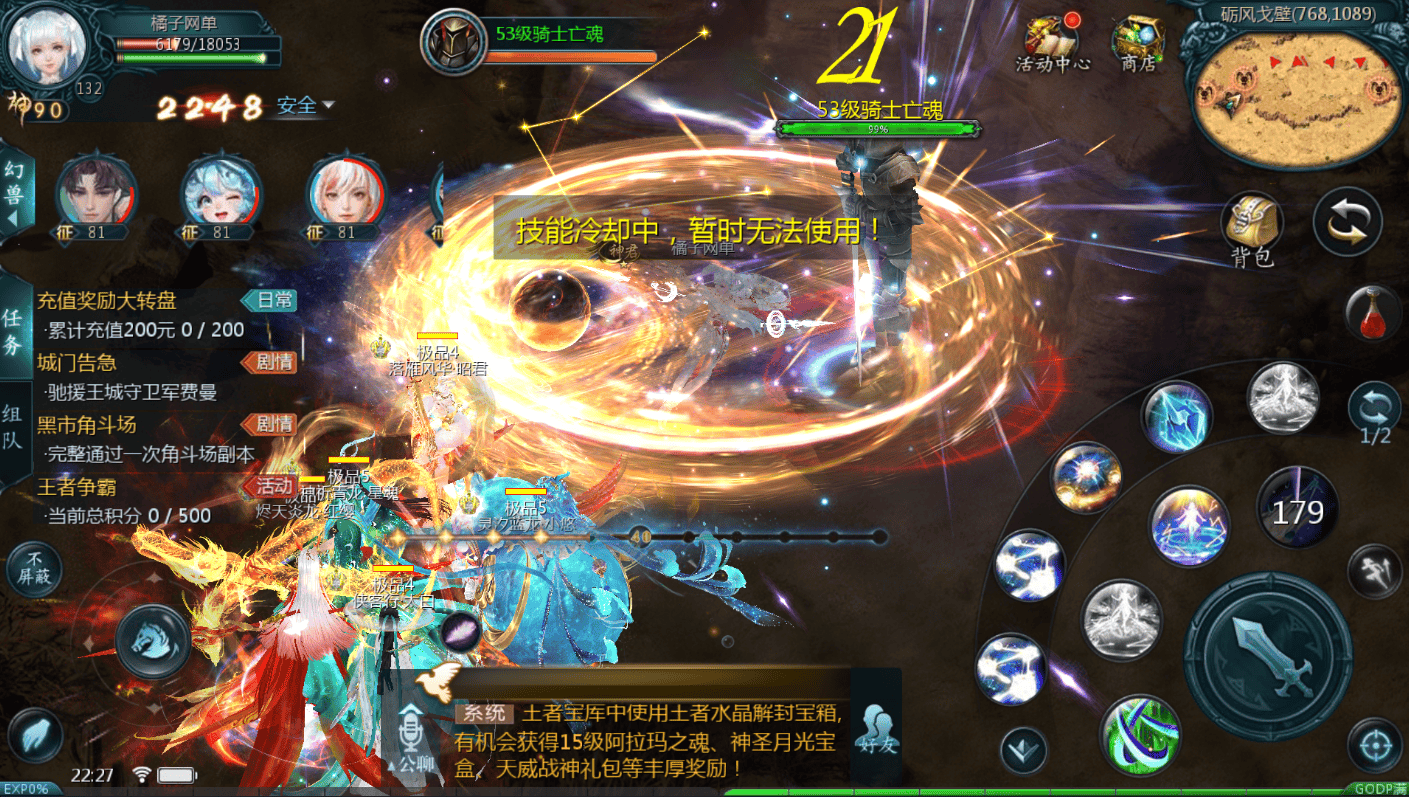The height and width of the screenshot is (797, 1409).
Task: Click the 日常 tag on 充值奖励大转盘
Action: pyautogui.click(x=270, y=301)
